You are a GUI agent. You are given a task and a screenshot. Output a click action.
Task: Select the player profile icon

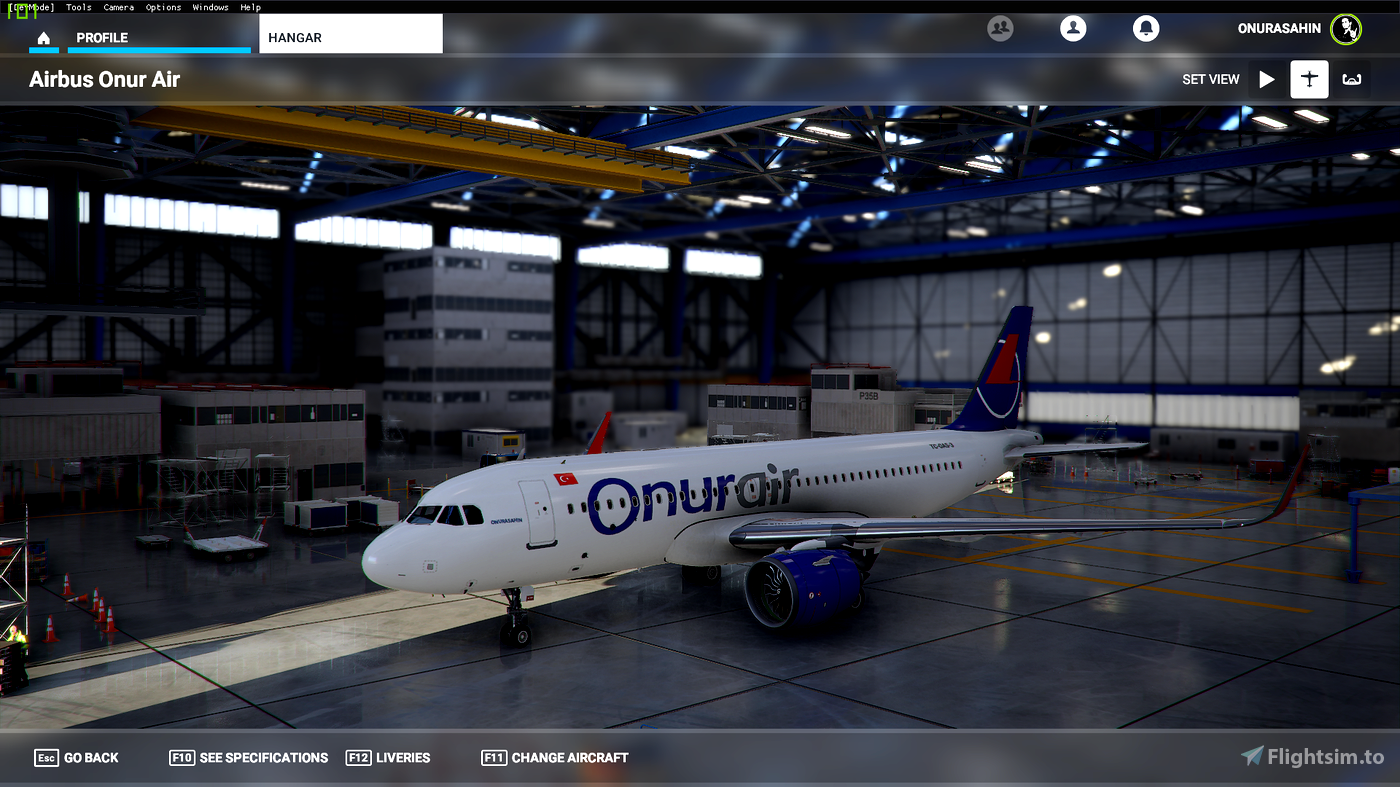point(1073,28)
